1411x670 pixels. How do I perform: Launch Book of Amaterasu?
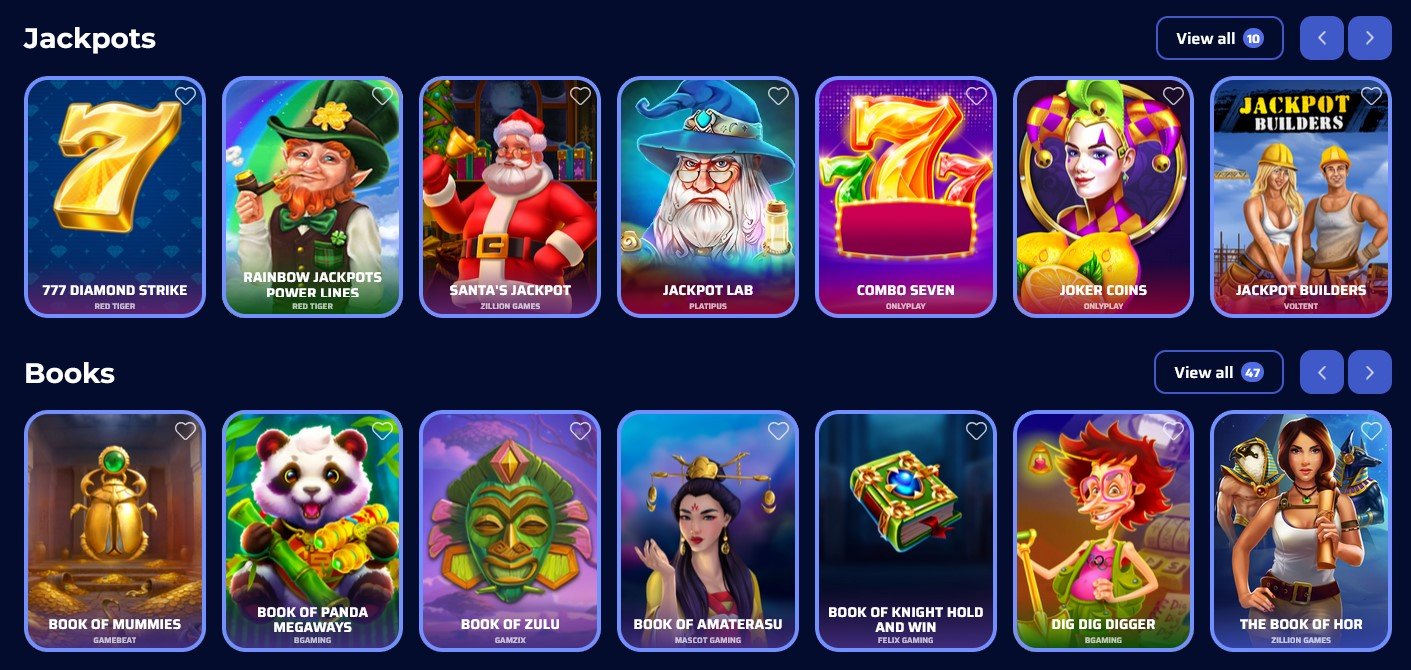(708, 531)
